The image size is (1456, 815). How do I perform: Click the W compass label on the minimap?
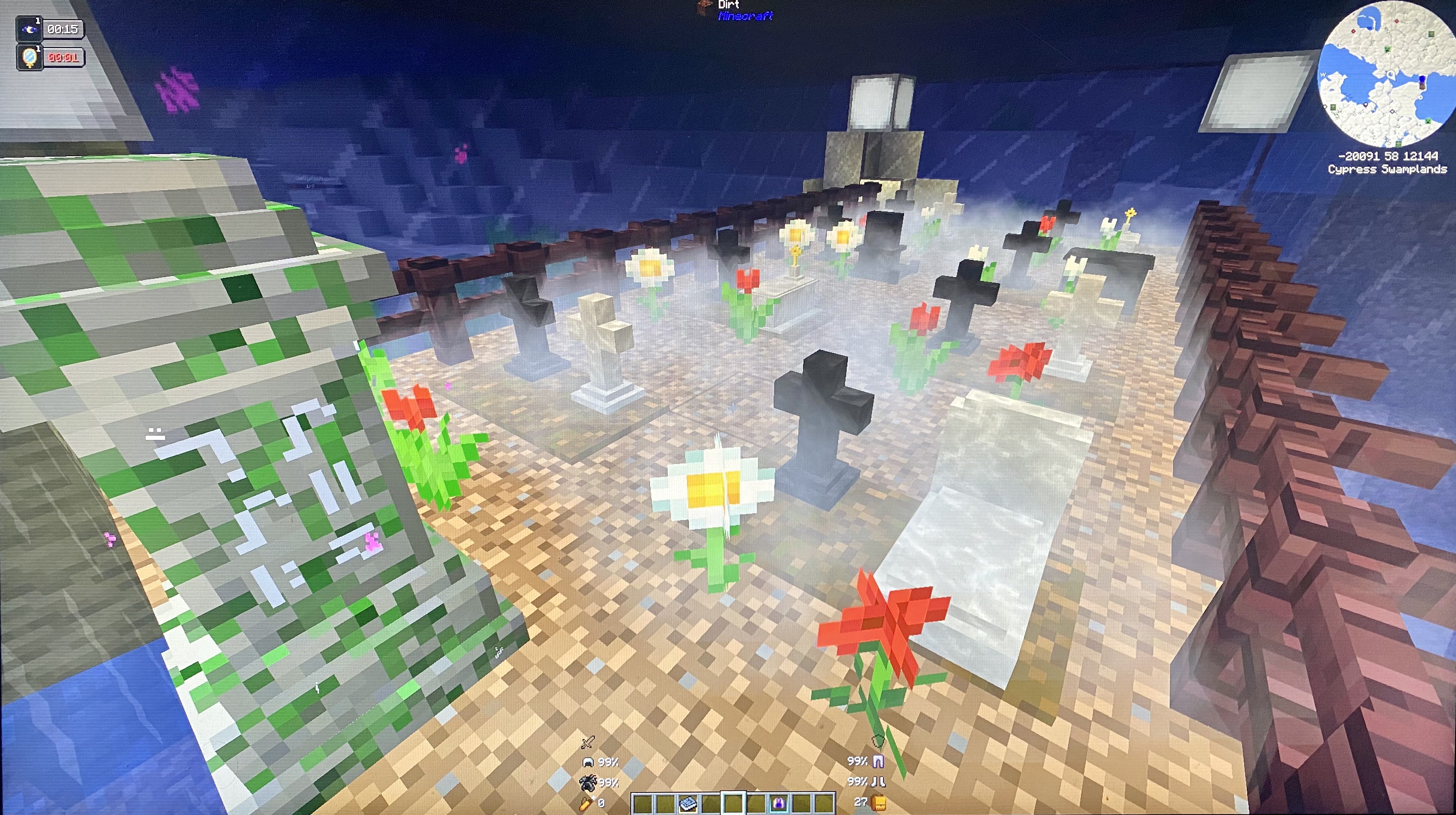tap(1323, 75)
